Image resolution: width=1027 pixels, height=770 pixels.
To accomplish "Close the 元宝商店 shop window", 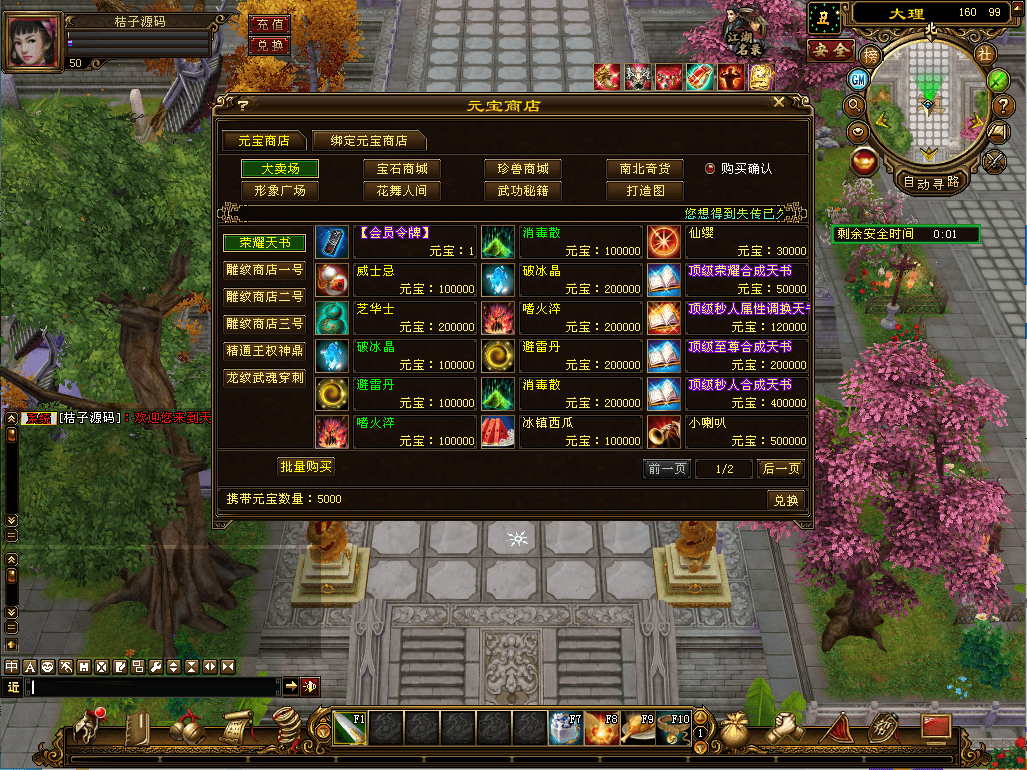I will click(779, 103).
